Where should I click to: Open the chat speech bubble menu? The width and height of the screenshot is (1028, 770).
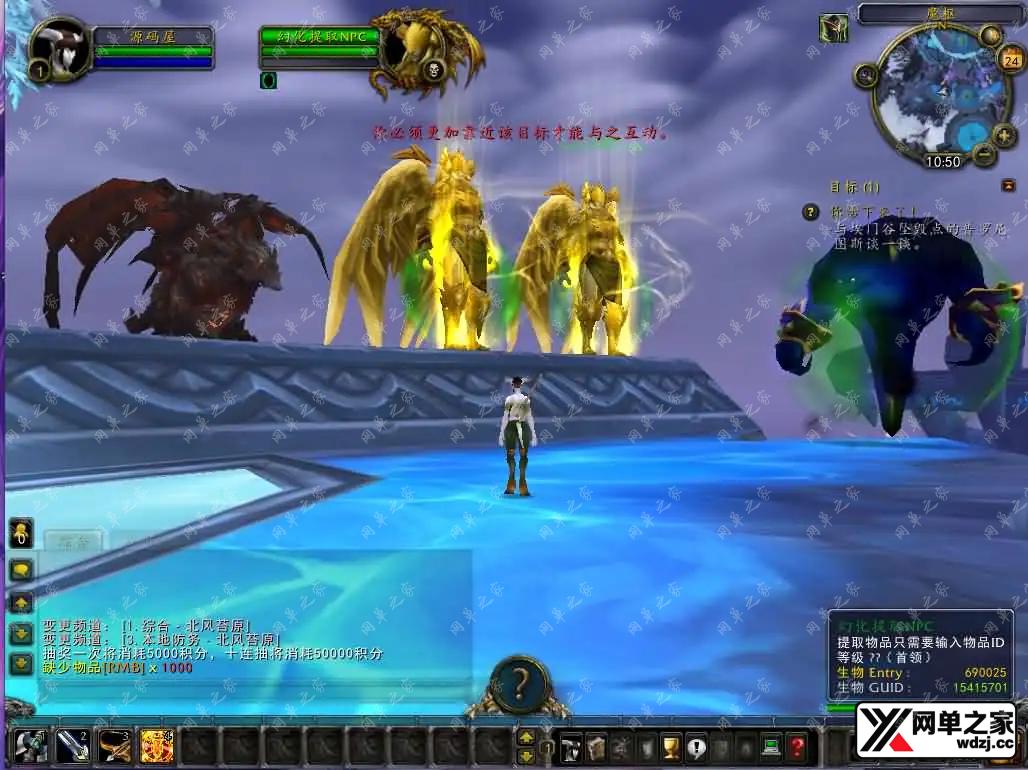point(20,569)
